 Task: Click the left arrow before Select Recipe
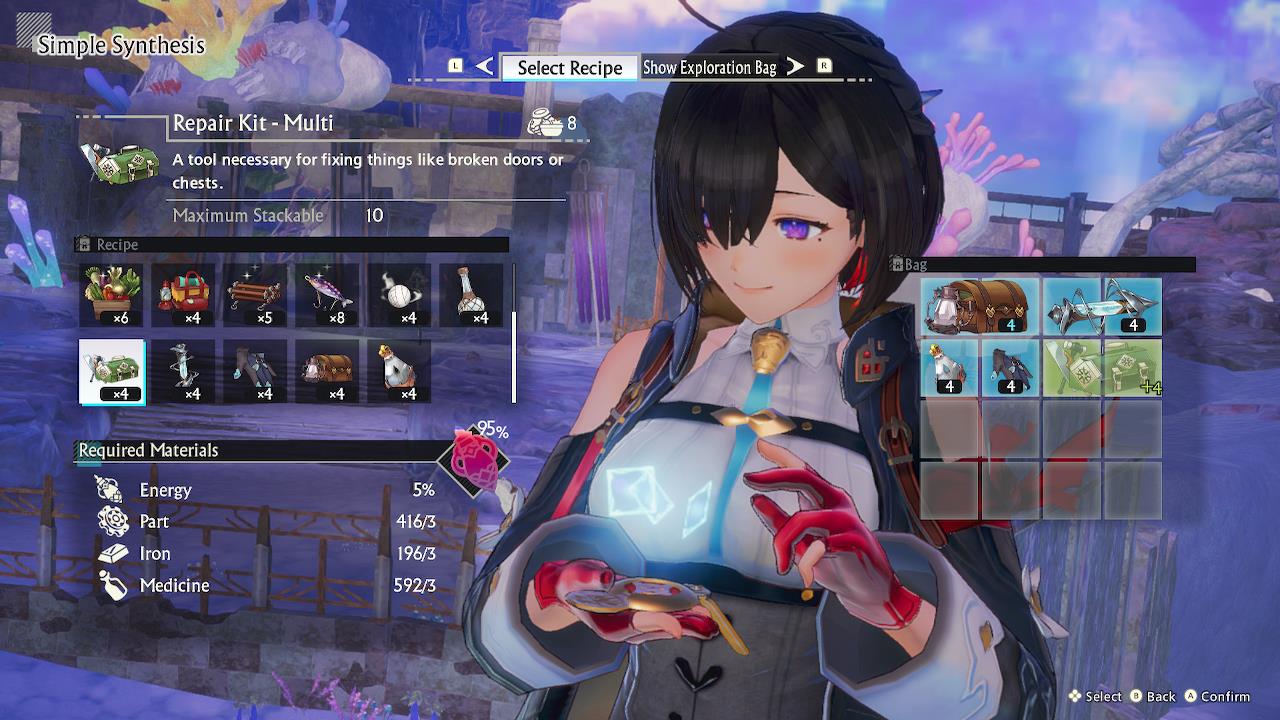point(484,67)
